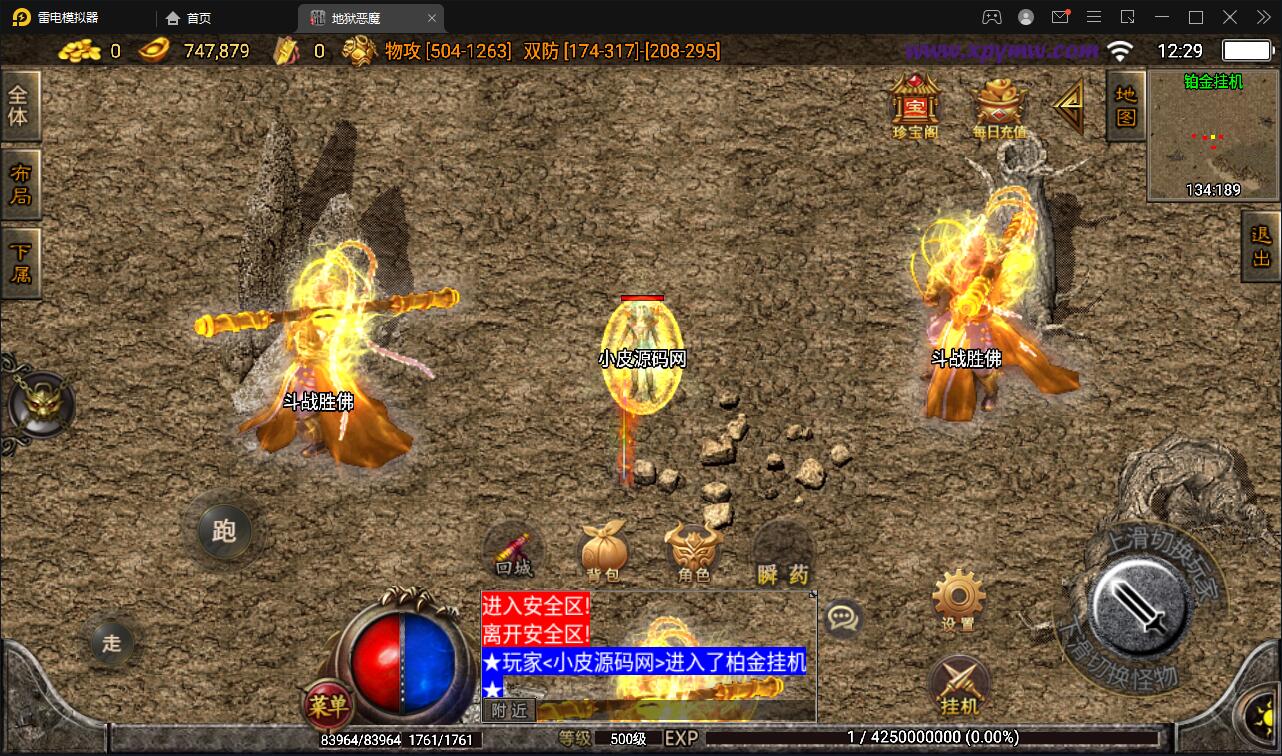Switch to the 地狱恶魔 emulator tab

coord(355,17)
